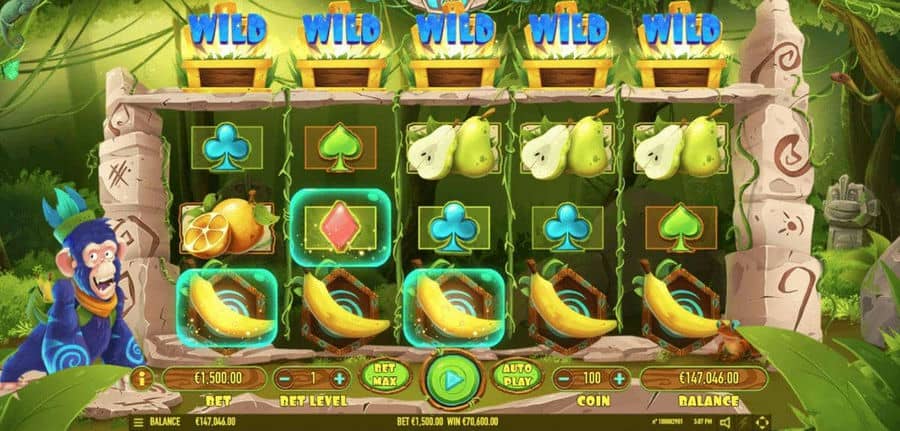Open the hamburger menu in the bottom bar
This screenshot has height=431, width=900.
coord(138,422)
